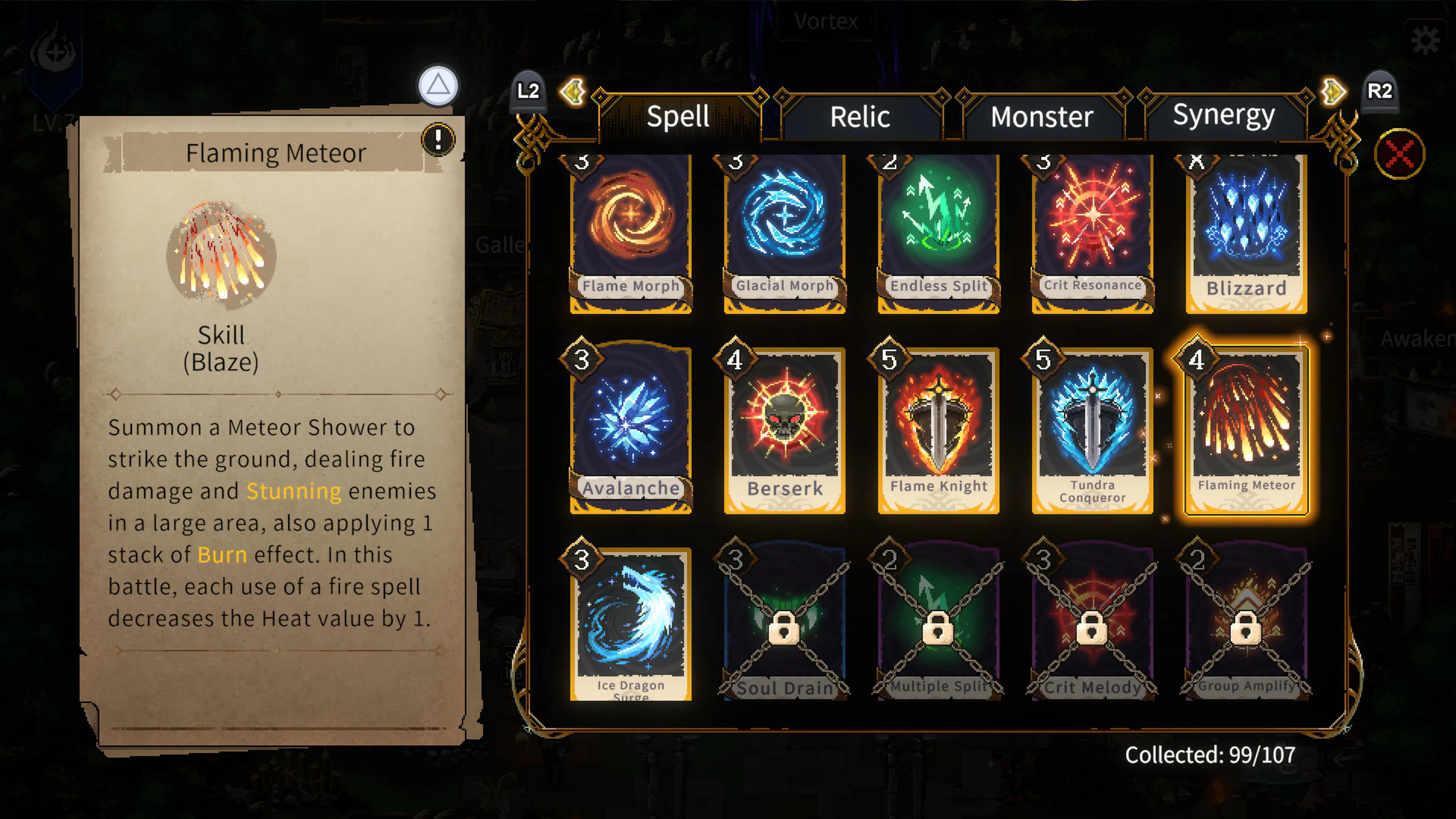Image resolution: width=1456 pixels, height=819 pixels.
Task: Select the Flame Morph spell card
Action: click(631, 232)
